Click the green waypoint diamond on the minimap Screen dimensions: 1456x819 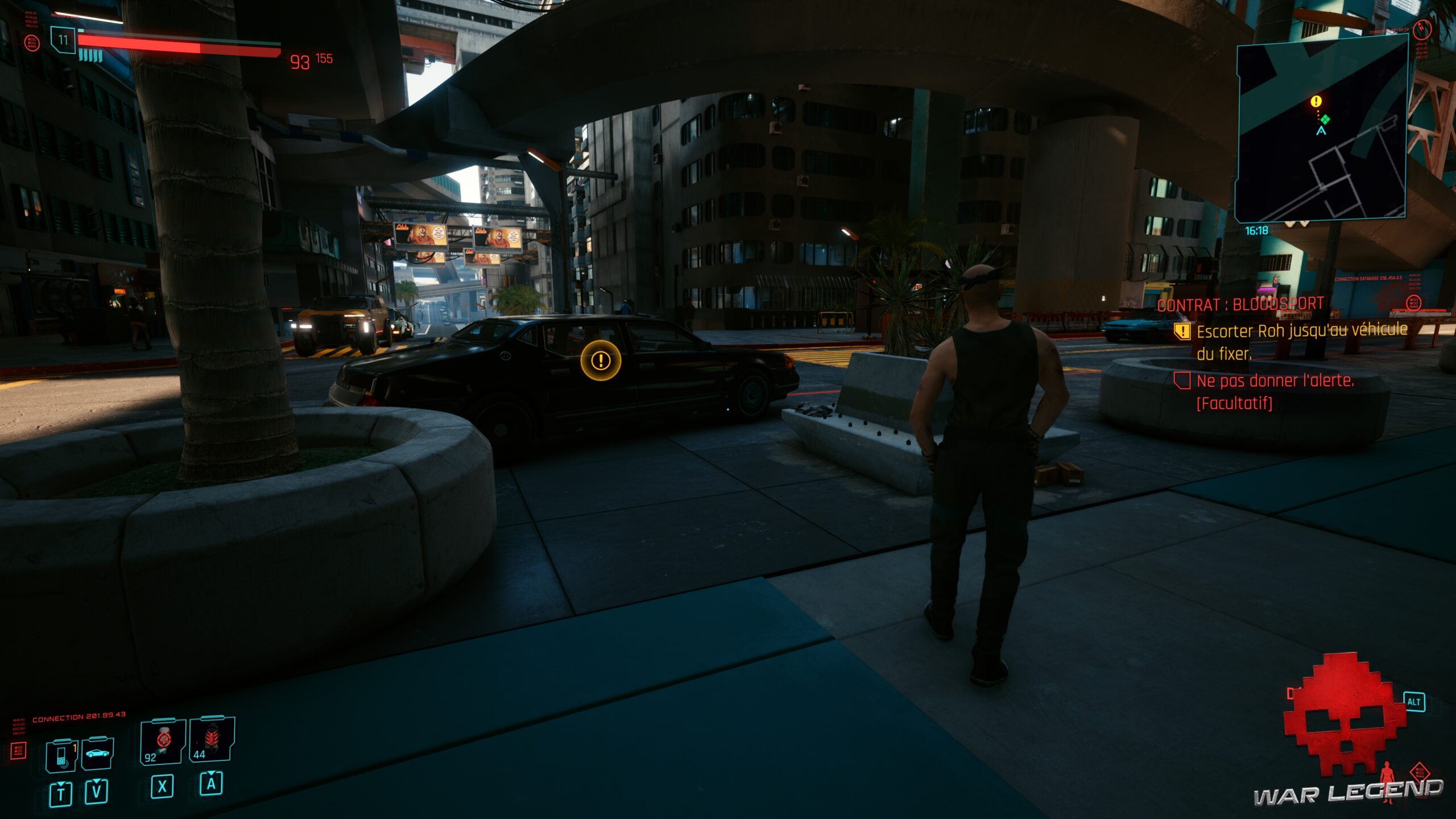[x=1326, y=119]
